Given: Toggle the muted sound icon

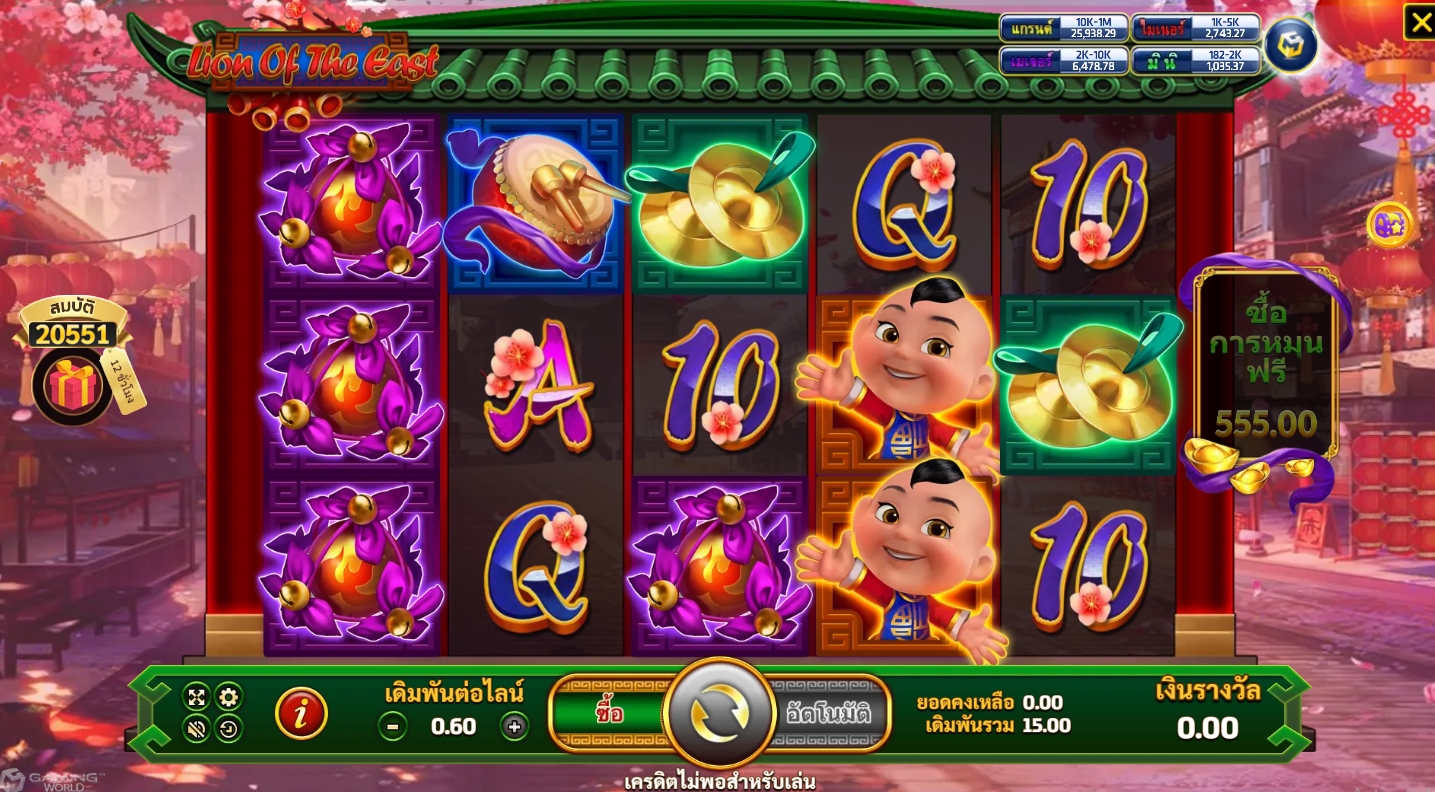Looking at the screenshot, I should (196, 729).
